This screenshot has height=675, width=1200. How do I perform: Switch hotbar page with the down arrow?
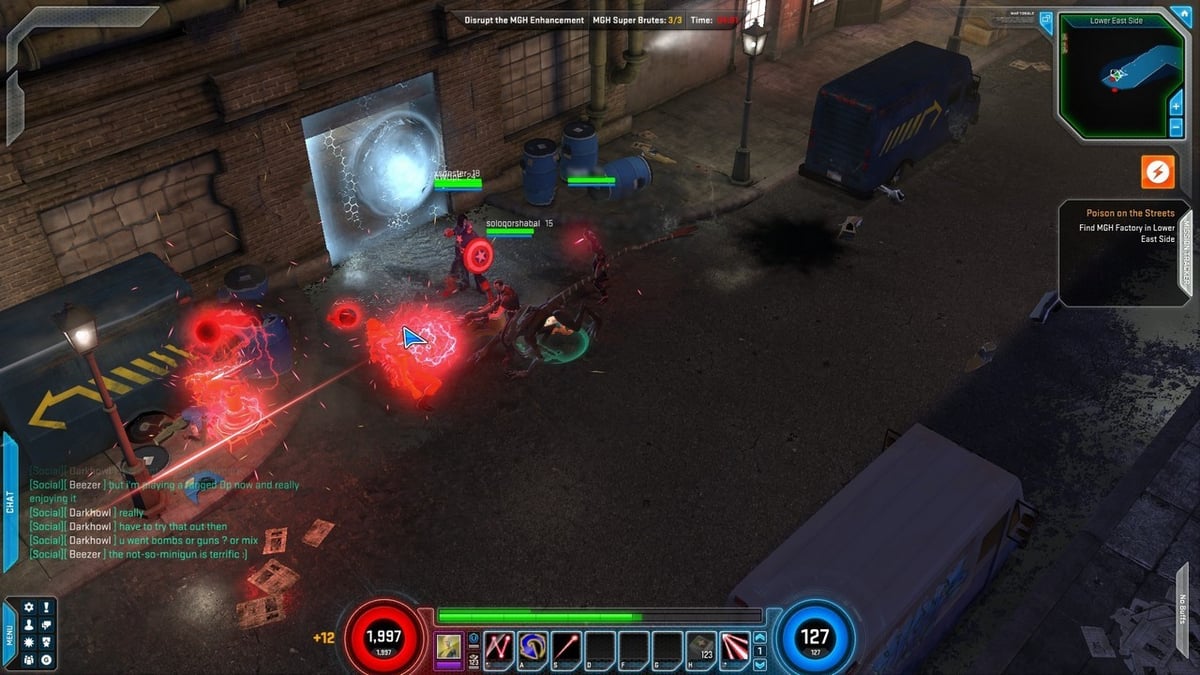[x=760, y=663]
